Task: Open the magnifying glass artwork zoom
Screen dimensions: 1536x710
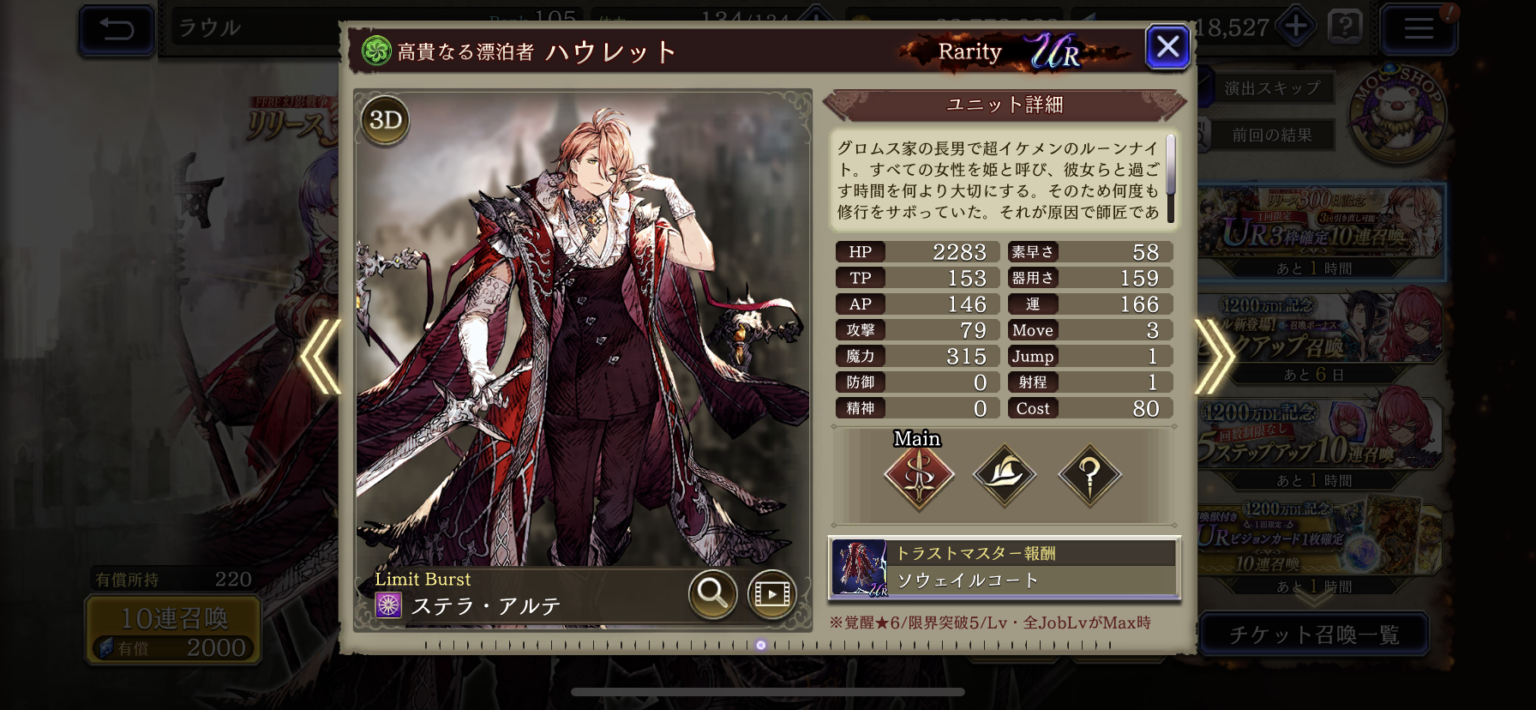Action: coord(712,594)
